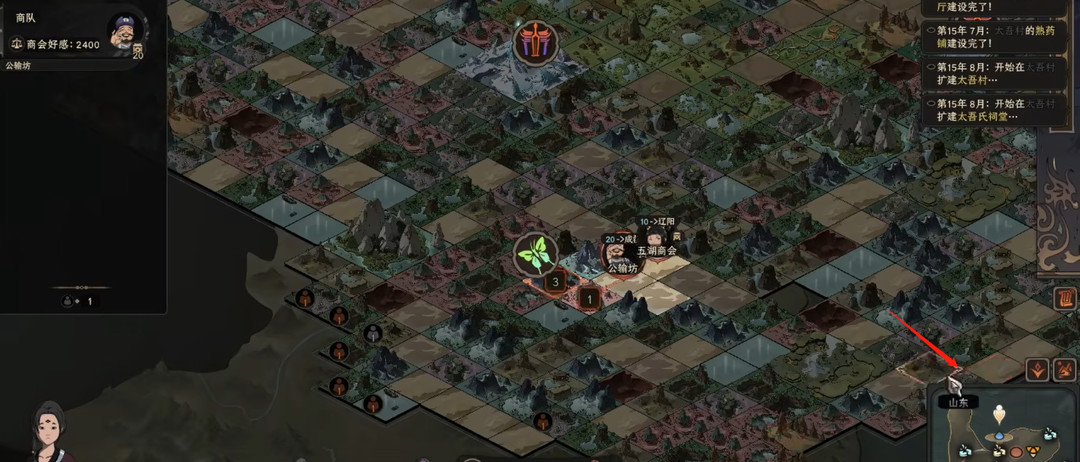Select the lone grey person marker
Screen dimensions: 1080x462
[x=372, y=333]
